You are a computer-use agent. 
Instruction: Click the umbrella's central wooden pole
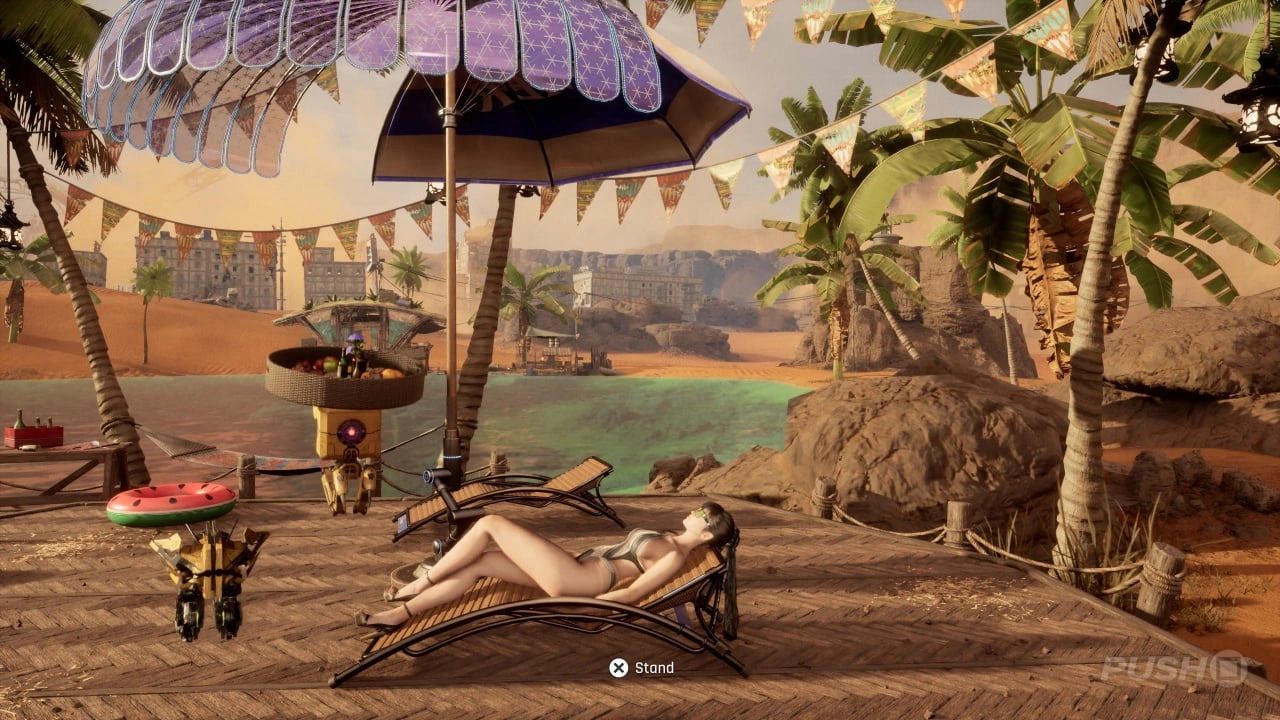point(453,300)
